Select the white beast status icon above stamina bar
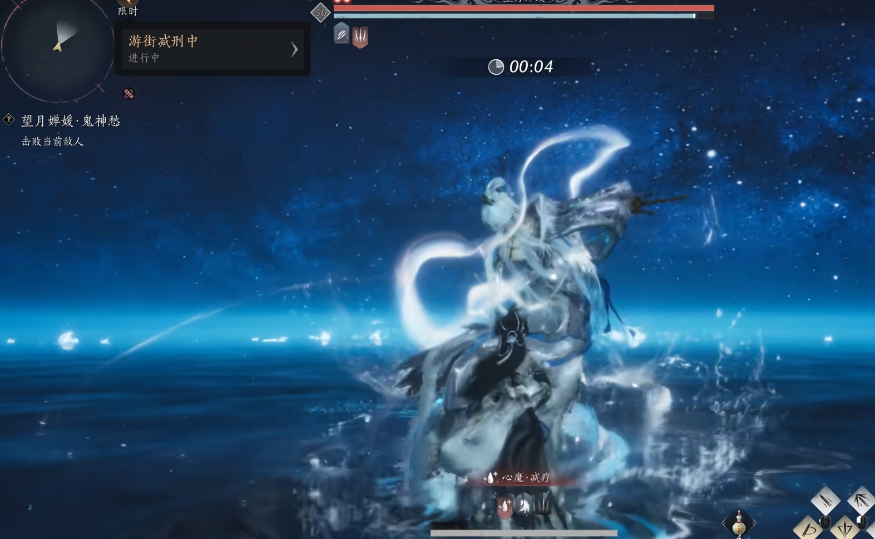Screen dimensions: 875x539 tap(522, 507)
